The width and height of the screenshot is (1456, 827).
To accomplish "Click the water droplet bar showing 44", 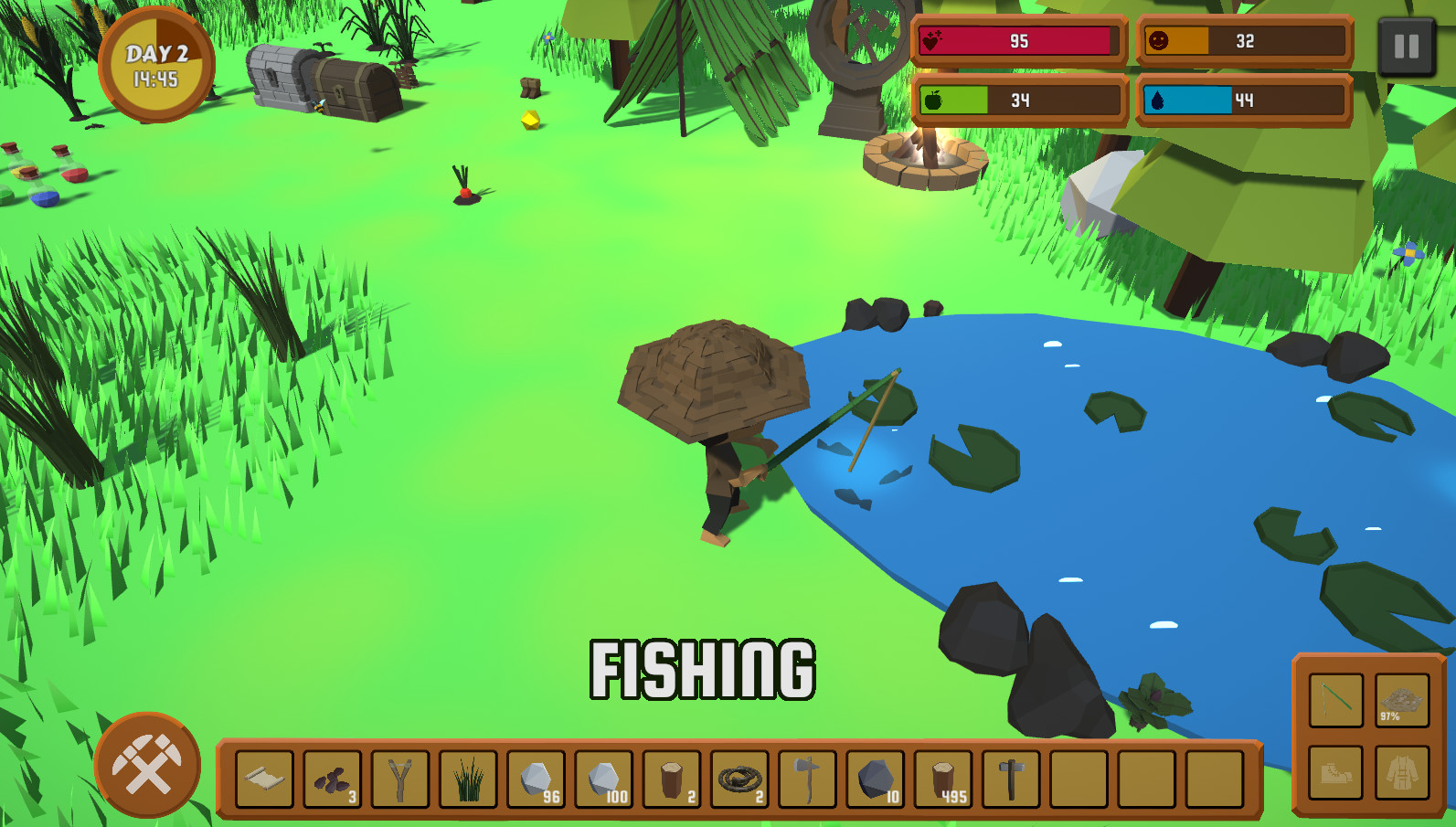I will pos(1243,101).
